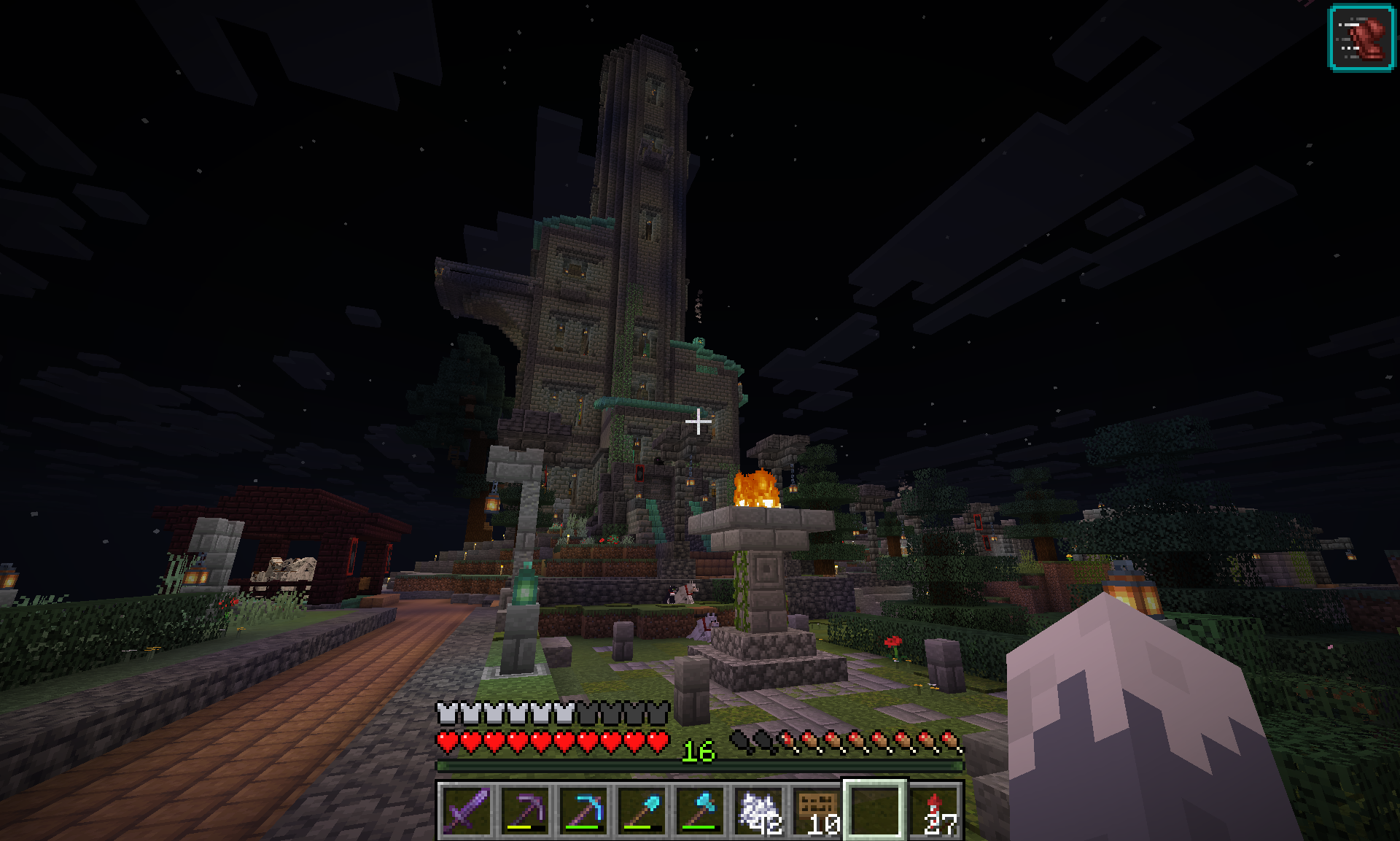1400x841 pixels.
Task: Pick the oak sign stack slot
Action: click(x=817, y=810)
